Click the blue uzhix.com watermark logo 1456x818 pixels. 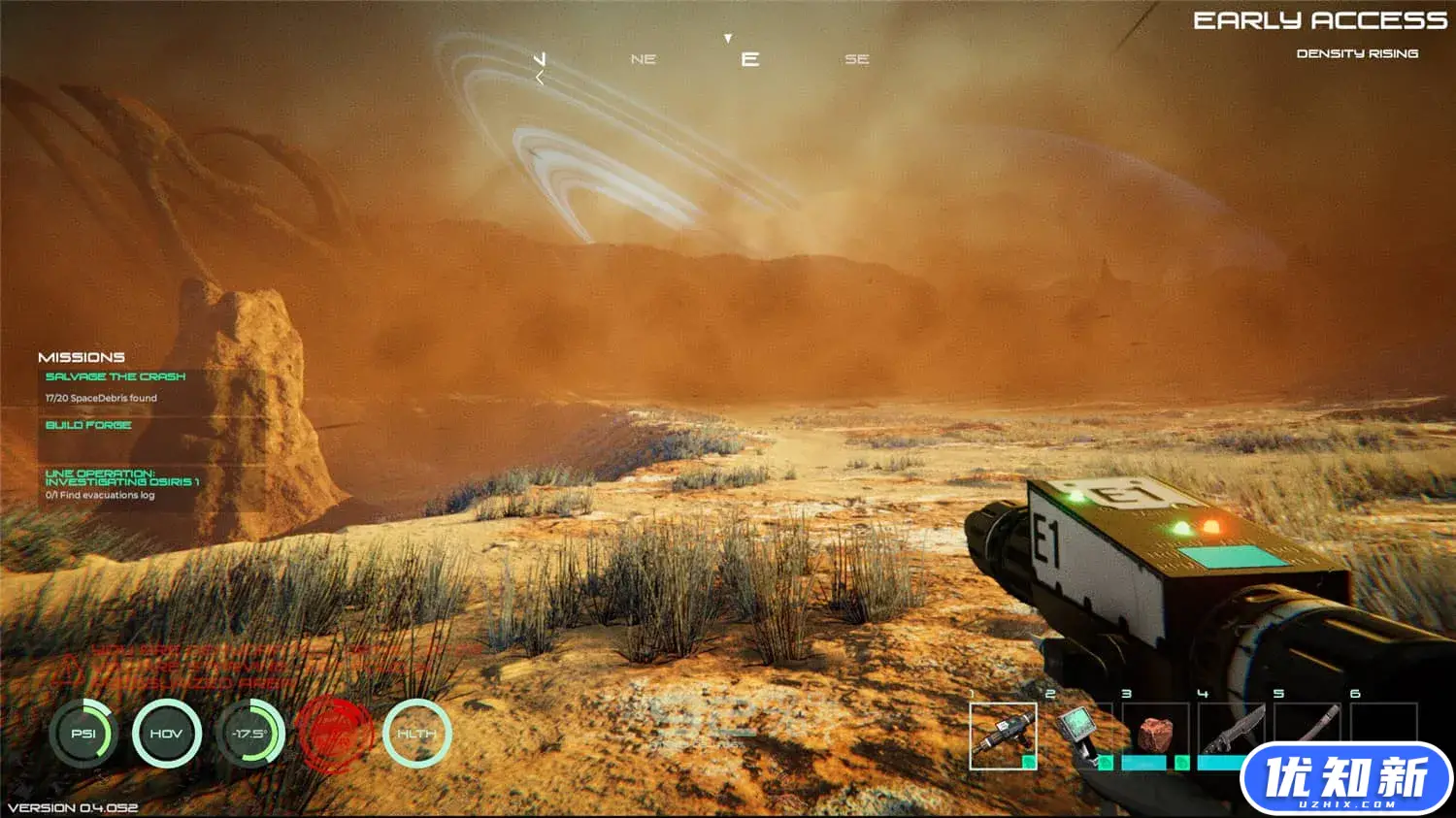coord(1345,779)
